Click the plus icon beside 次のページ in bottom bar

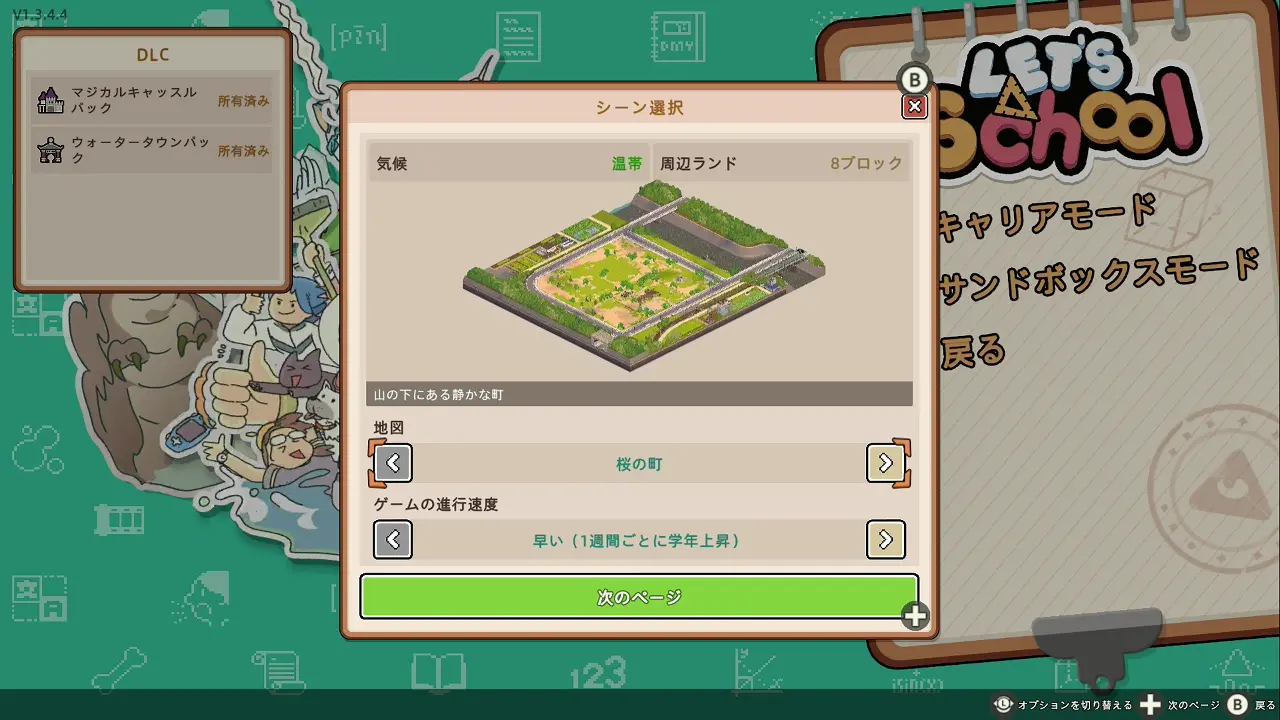click(1151, 704)
